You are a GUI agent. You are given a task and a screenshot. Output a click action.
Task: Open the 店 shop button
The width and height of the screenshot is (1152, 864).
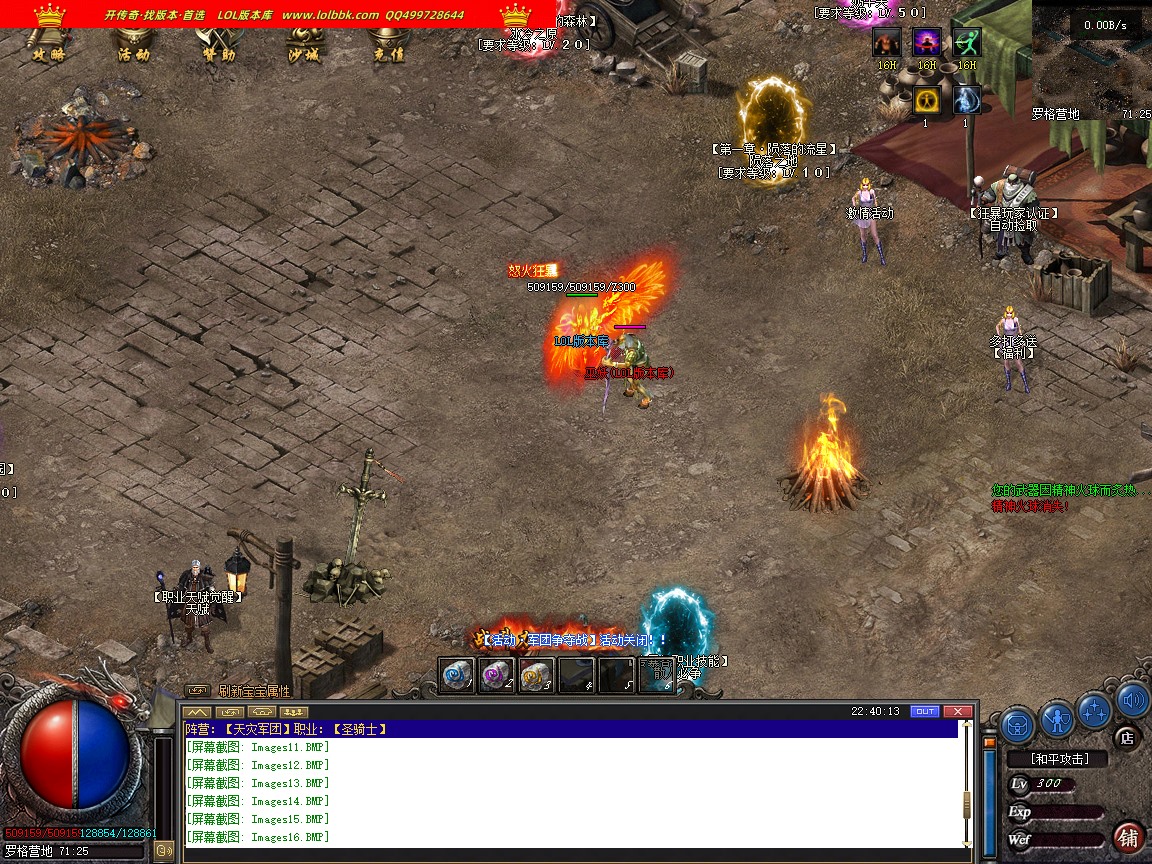(x=1128, y=738)
